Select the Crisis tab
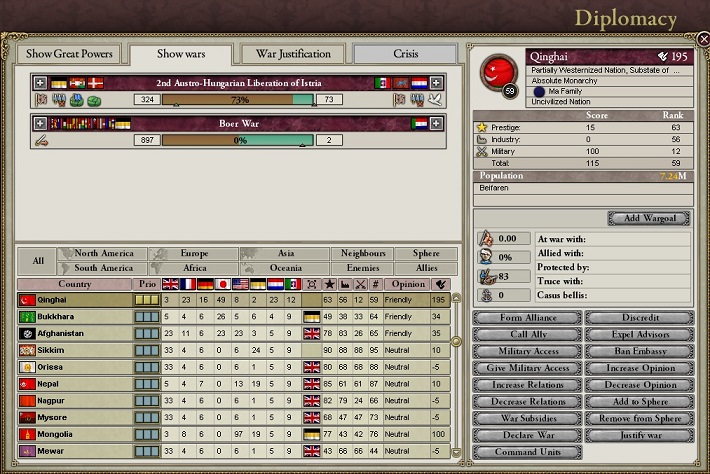Image resolution: width=710 pixels, height=474 pixels. (404, 53)
